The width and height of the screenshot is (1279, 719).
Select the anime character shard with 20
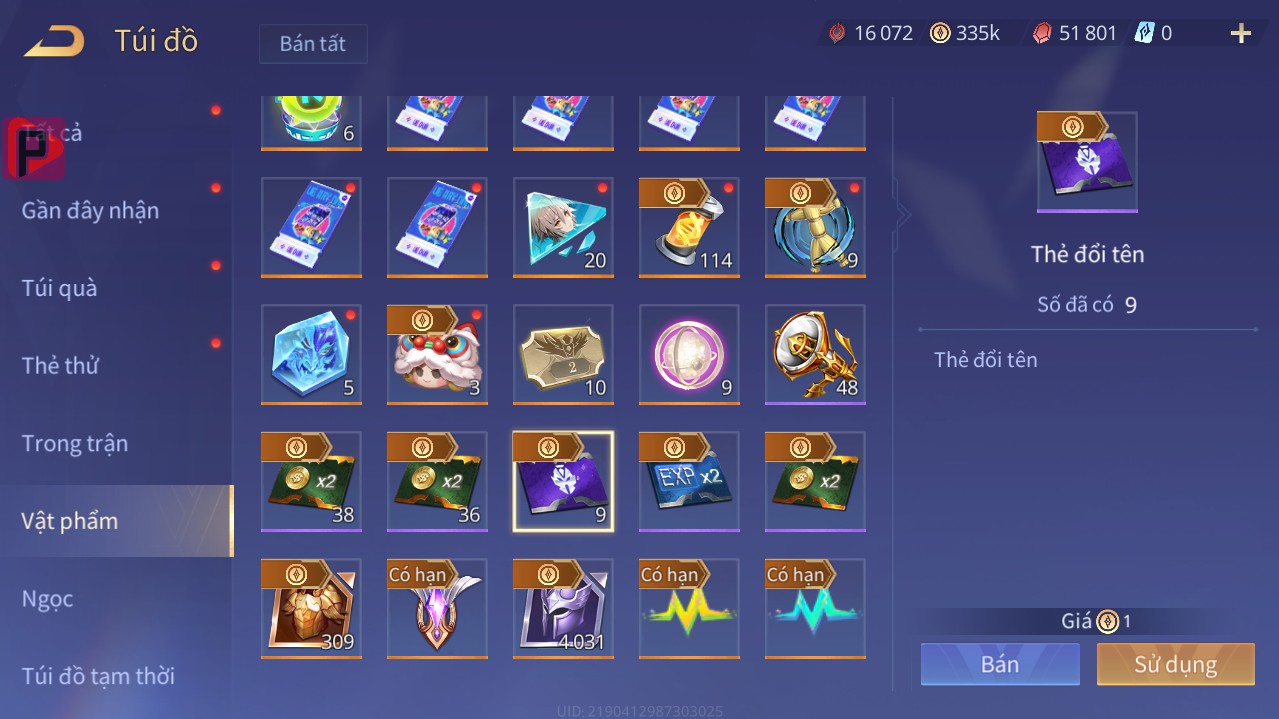[x=563, y=227]
